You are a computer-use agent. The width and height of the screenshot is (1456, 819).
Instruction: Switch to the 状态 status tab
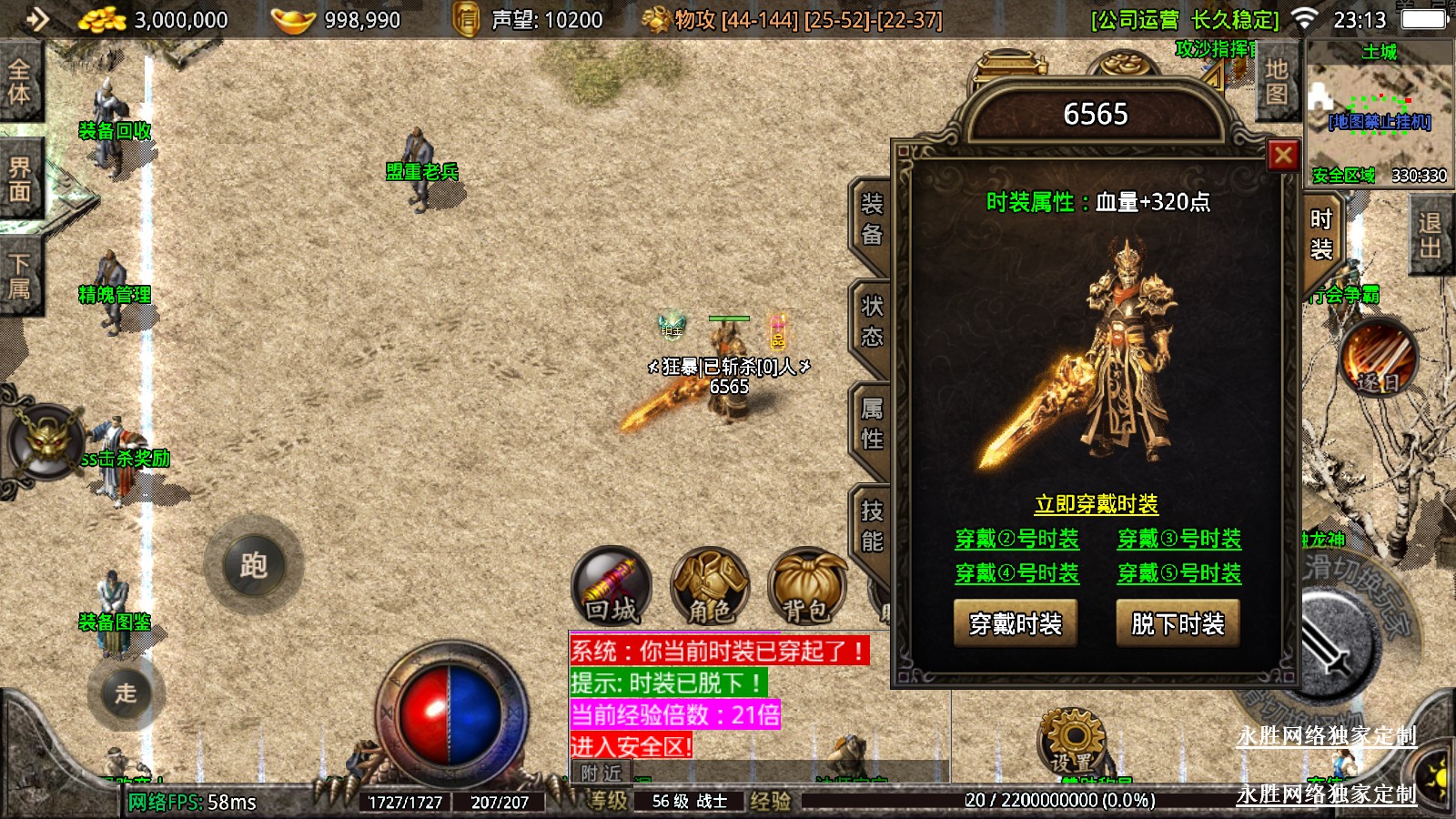(x=872, y=321)
